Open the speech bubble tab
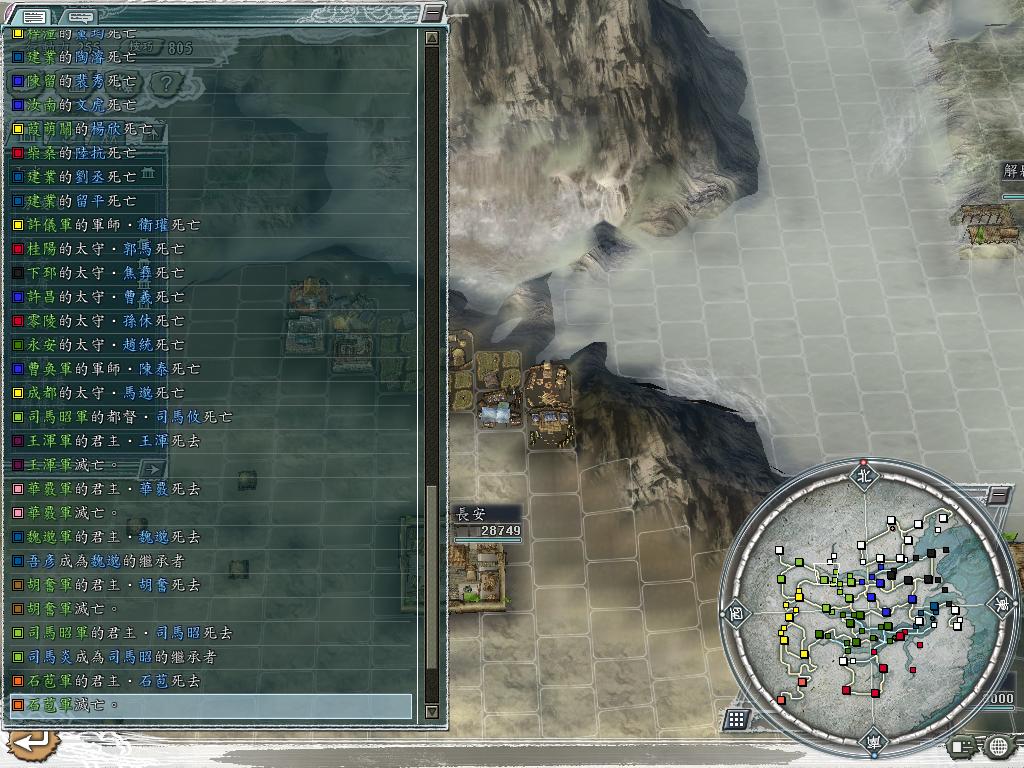The height and width of the screenshot is (768, 1024). (x=82, y=16)
